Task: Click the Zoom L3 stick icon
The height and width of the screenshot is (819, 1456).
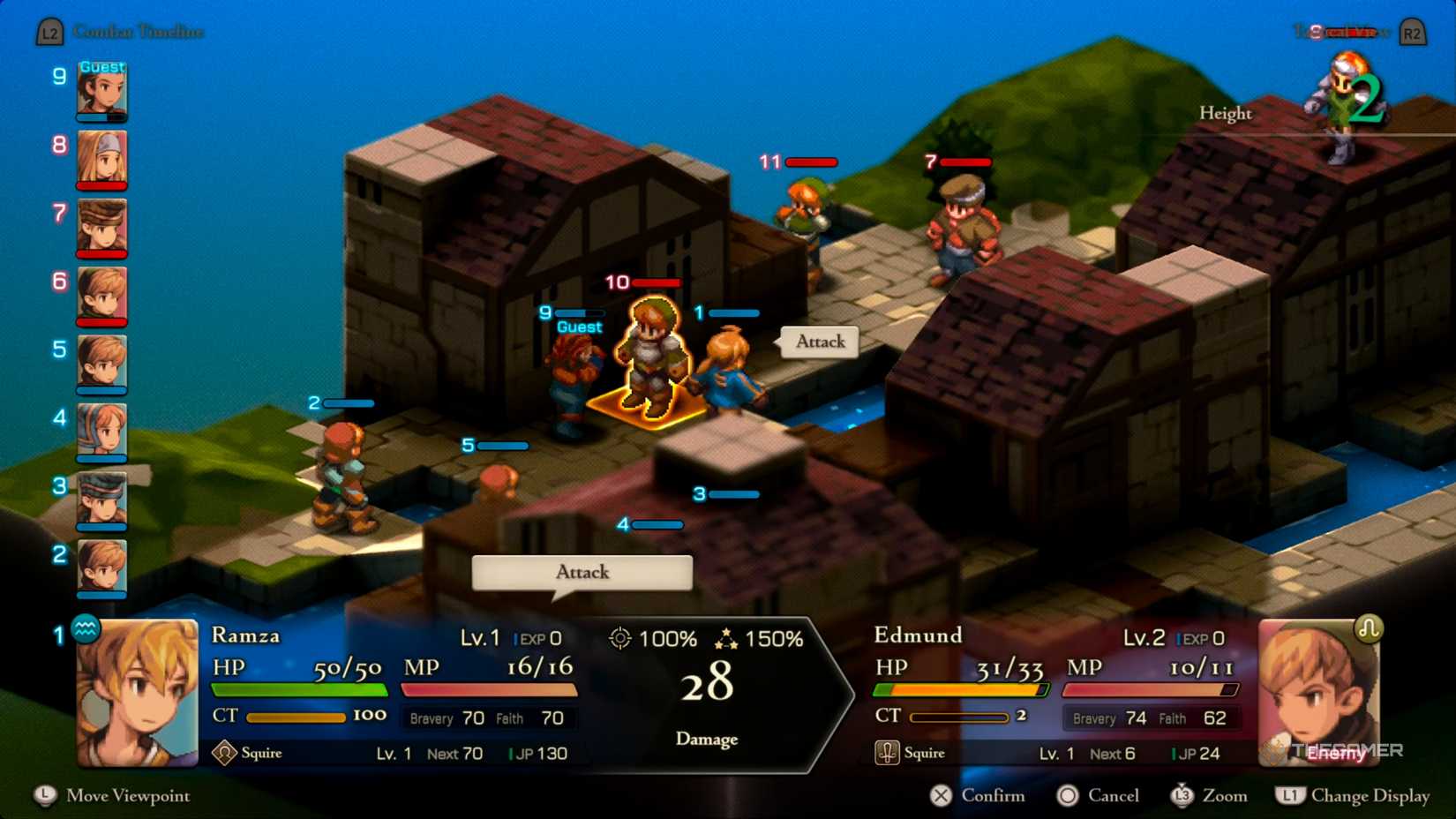Action: 1182,796
